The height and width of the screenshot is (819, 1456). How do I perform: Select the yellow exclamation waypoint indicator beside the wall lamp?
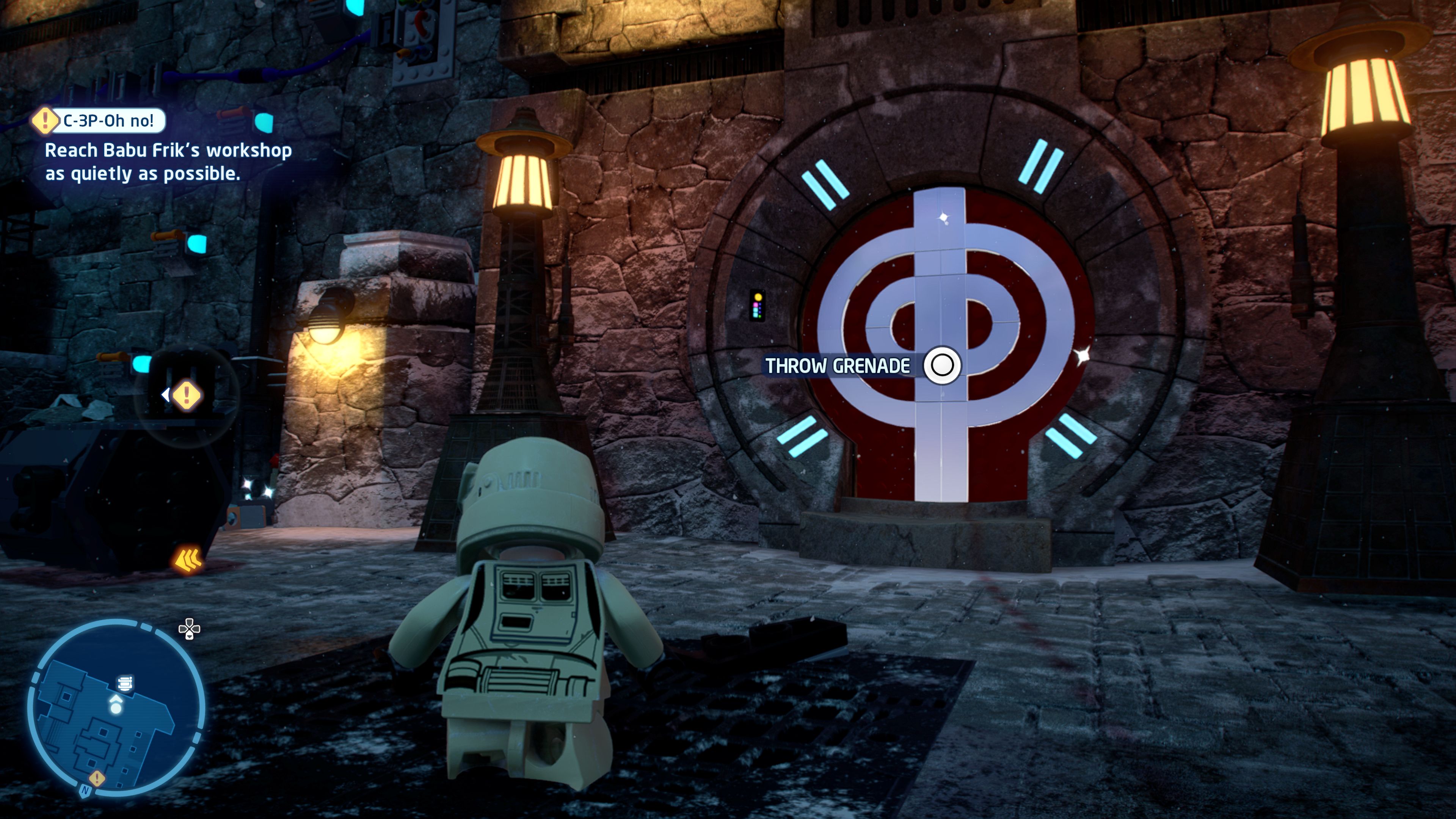186,394
